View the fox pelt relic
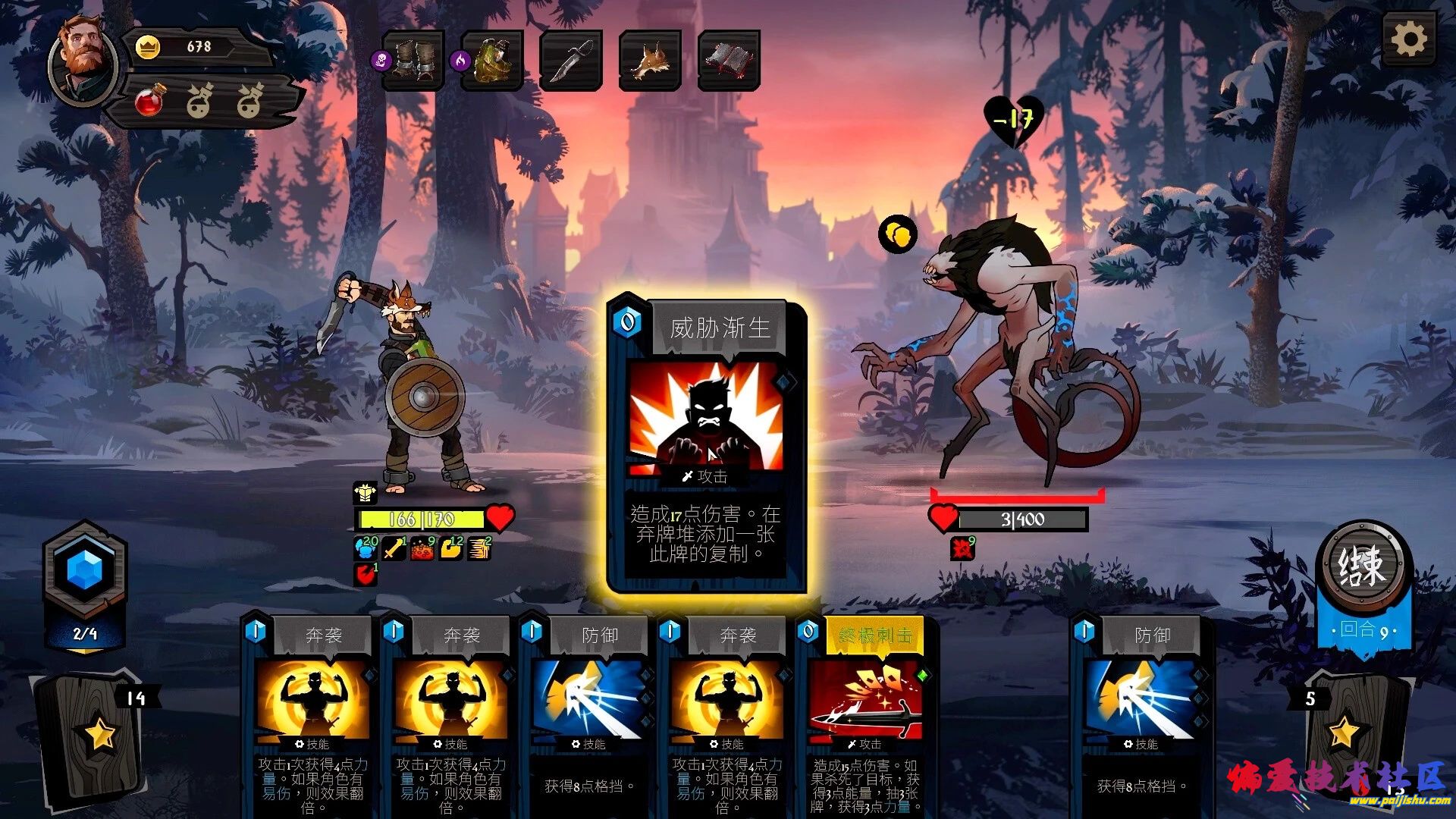The height and width of the screenshot is (819, 1456). 650,61
